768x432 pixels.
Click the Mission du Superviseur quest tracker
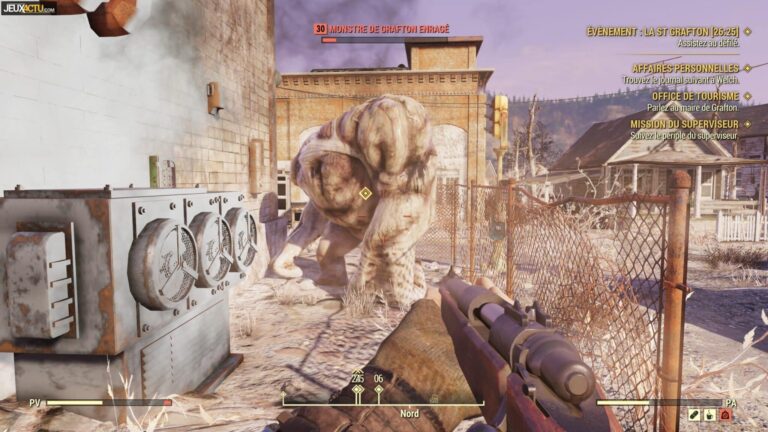click(x=684, y=123)
